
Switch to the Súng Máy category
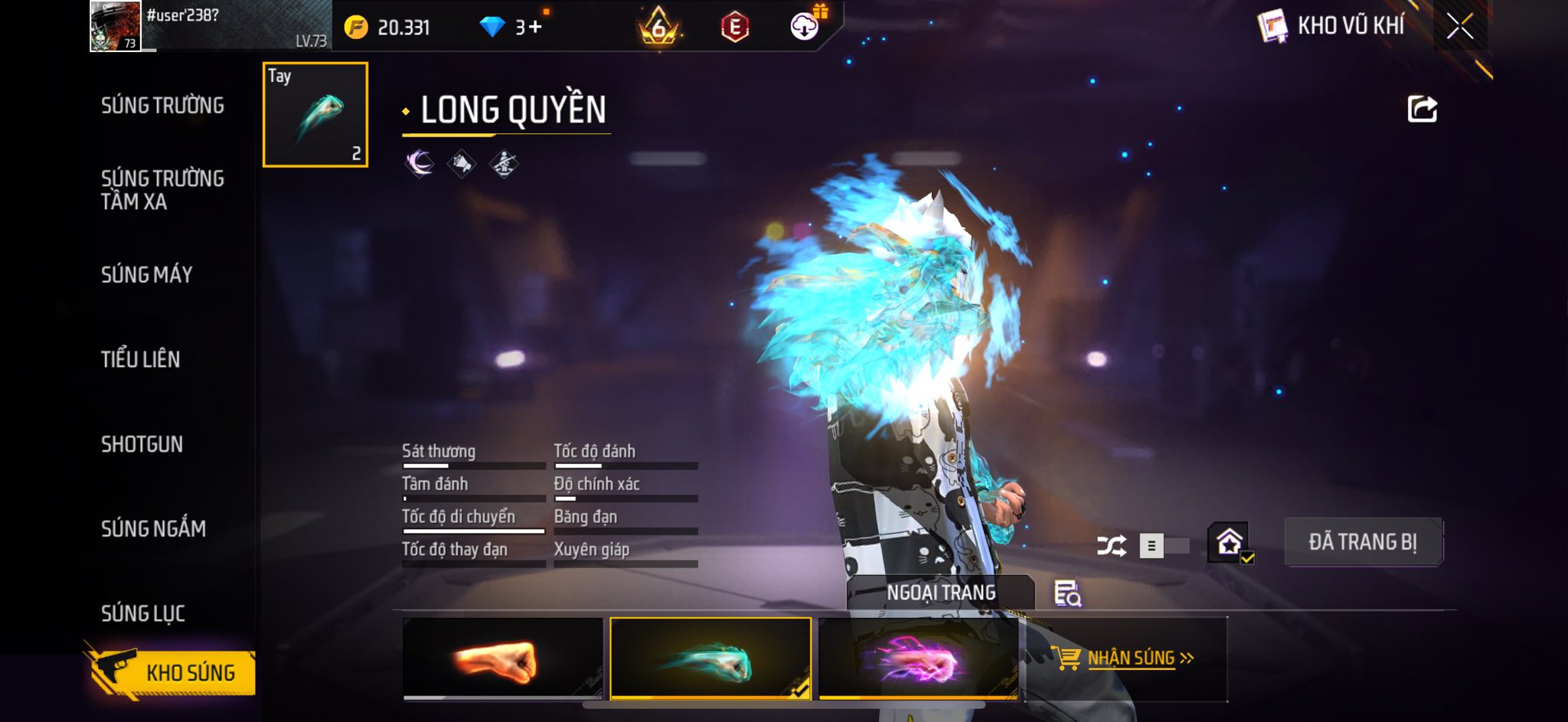(146, 275)
